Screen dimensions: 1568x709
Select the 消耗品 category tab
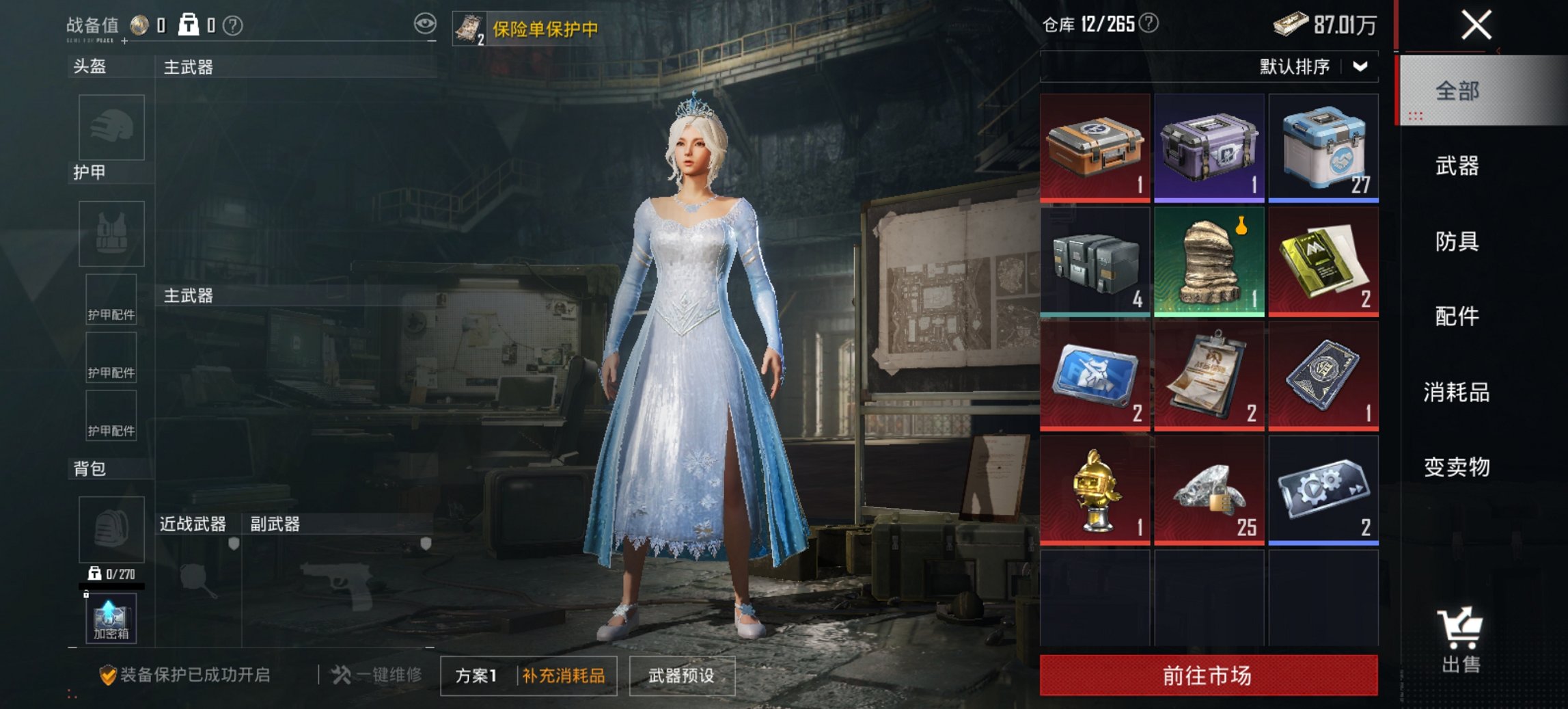pos(1457,393)
